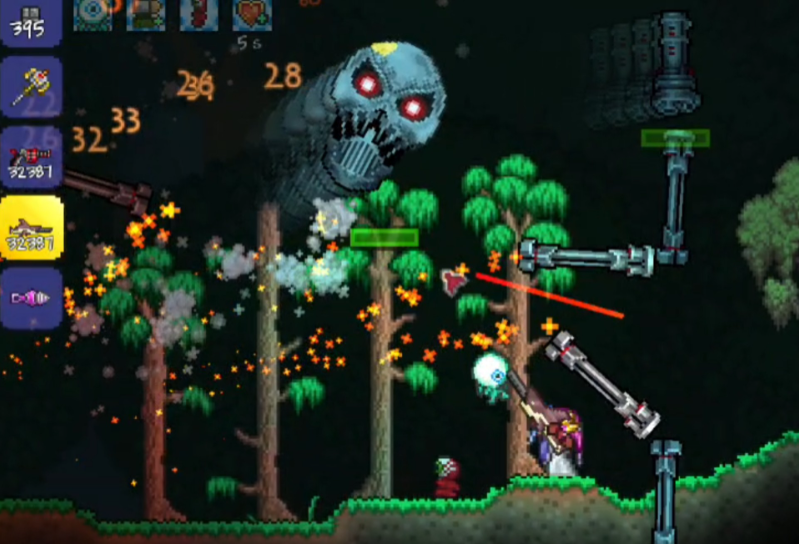This screenshot has width=799, height=544.
Task: Tap the blue eye buff icon
Action: pyautogui.click(x=93, y=12)
